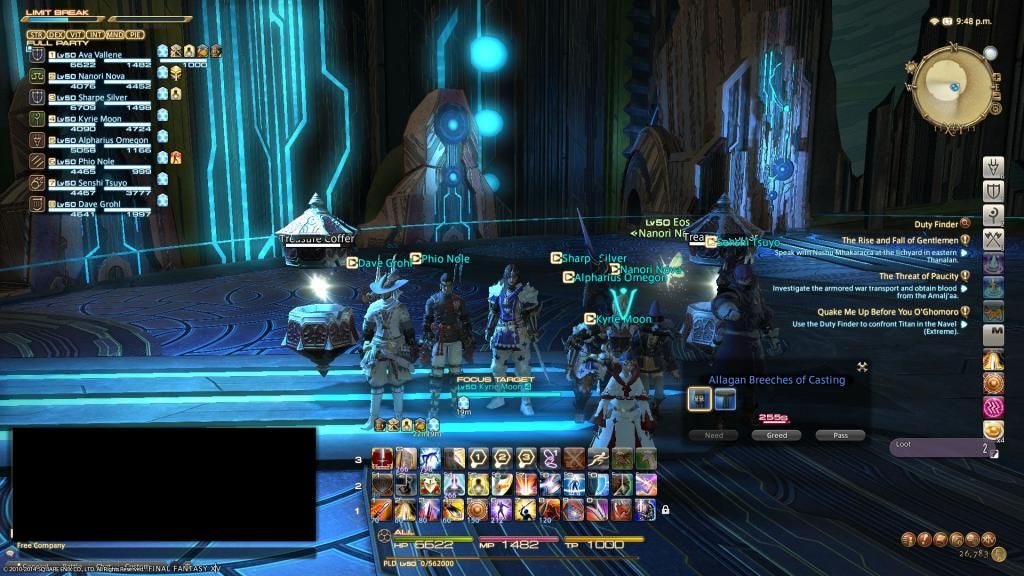Viewport: 1024px width, 576px height.
Task: Select The Rise and Fall of Gentlemen quest
Action: click(x=900, y=240)
